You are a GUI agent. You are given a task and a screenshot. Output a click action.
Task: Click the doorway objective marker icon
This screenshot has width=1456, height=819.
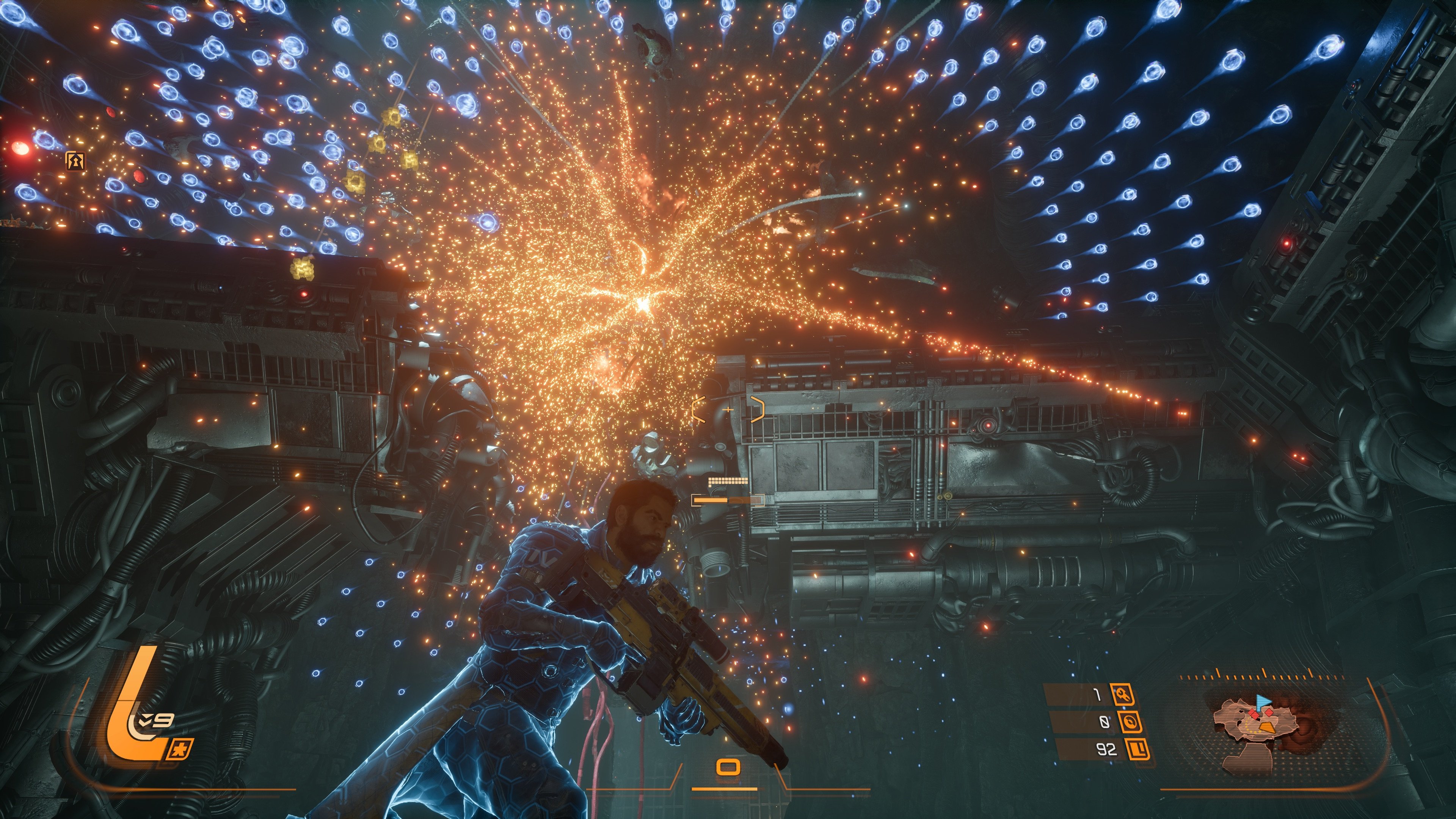pyautogui.click(x=75, y=161)
